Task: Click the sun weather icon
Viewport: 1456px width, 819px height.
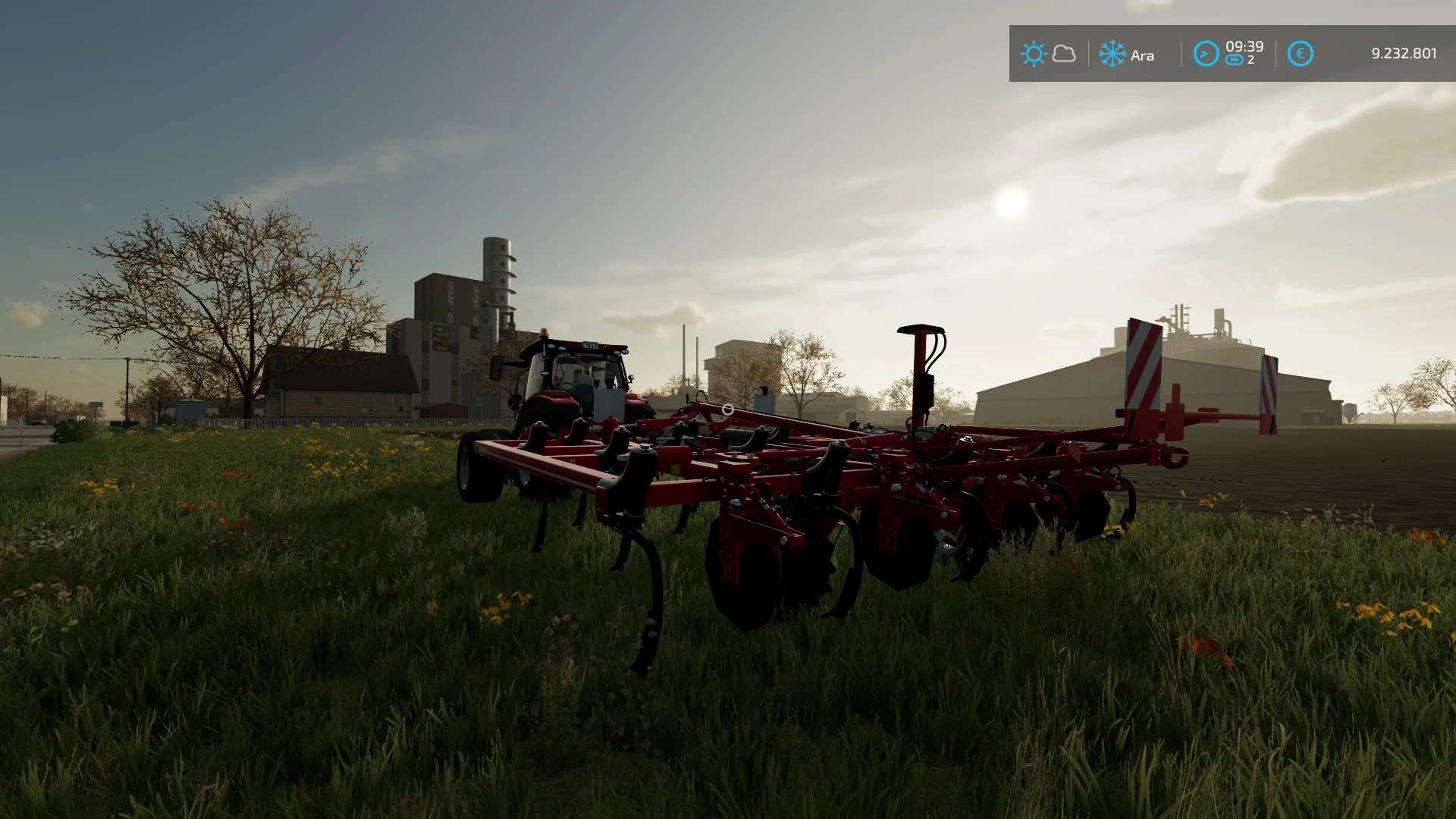Action: click(1033, 54)
